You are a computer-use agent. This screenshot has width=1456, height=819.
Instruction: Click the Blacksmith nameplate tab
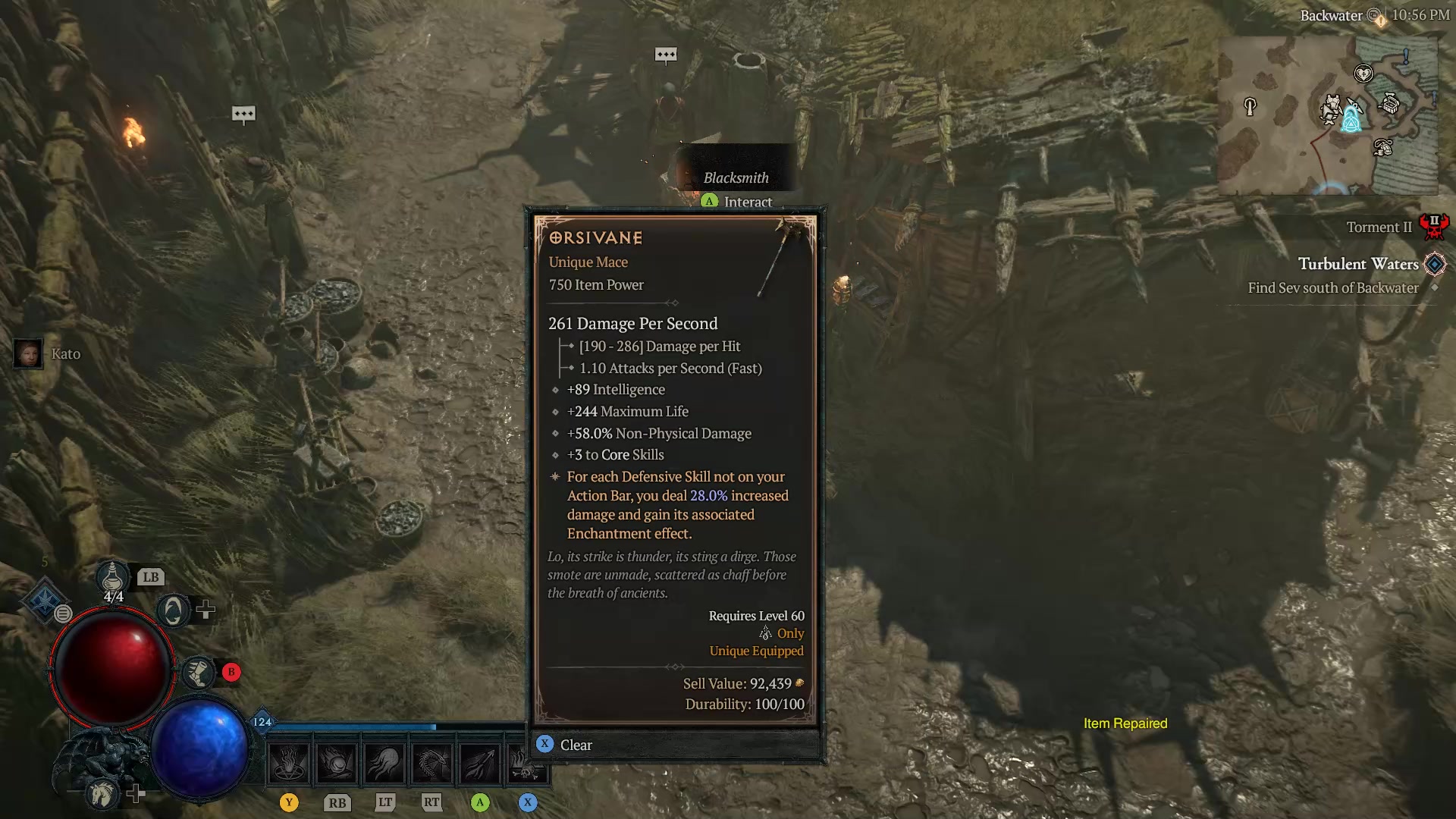click(736, 177)
